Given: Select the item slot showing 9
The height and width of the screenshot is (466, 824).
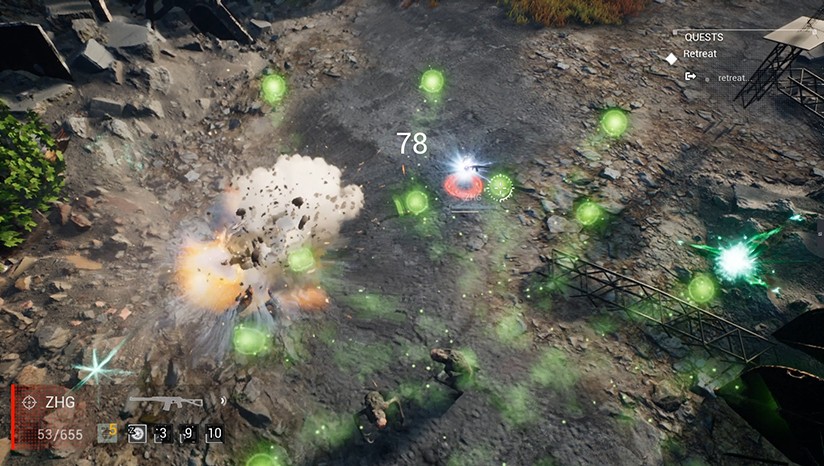Looking at the screenshot, I should coord(188,433).
